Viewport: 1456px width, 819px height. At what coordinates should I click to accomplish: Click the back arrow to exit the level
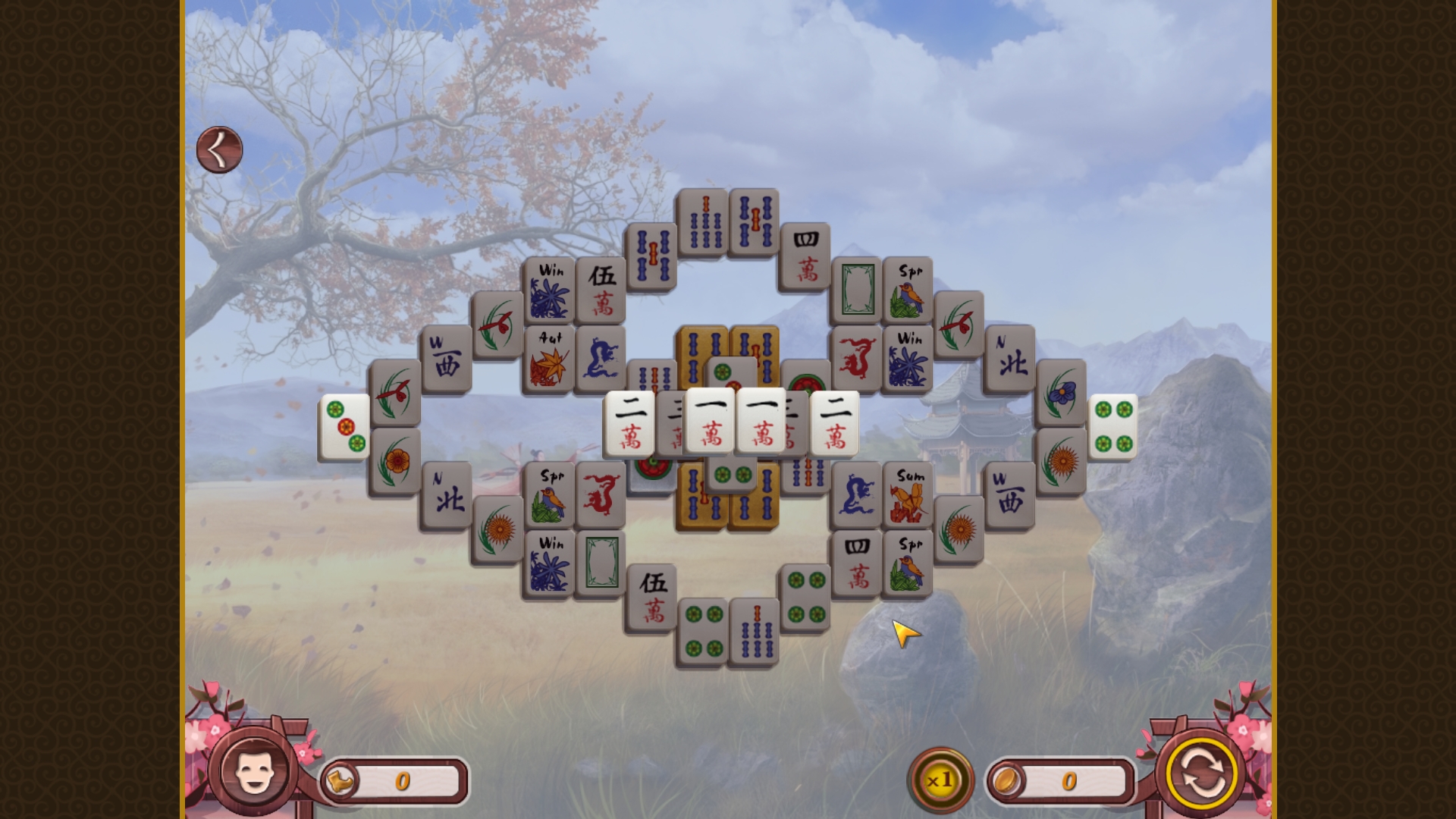(x=218, y=148)
